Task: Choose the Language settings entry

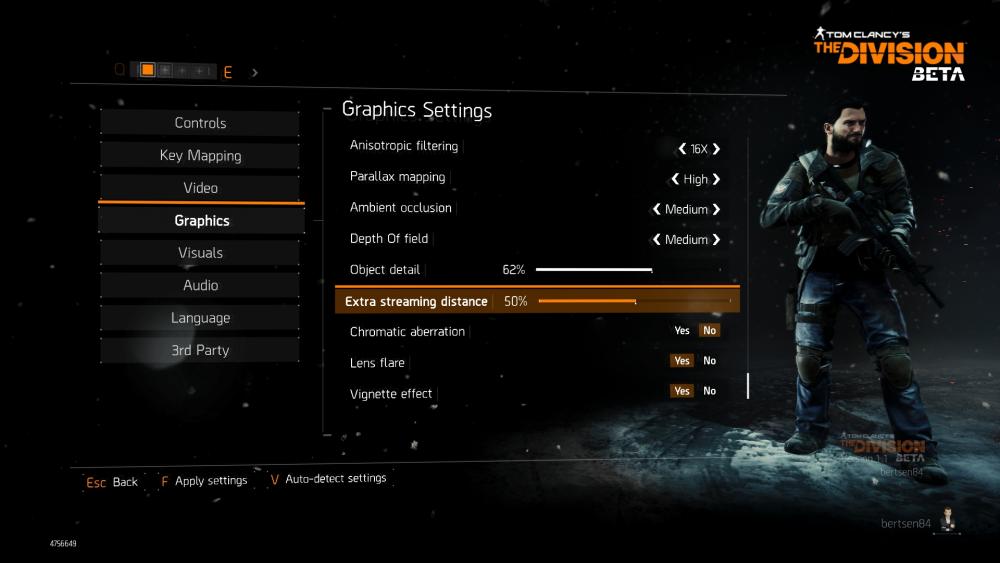Action: pos(200,318)
